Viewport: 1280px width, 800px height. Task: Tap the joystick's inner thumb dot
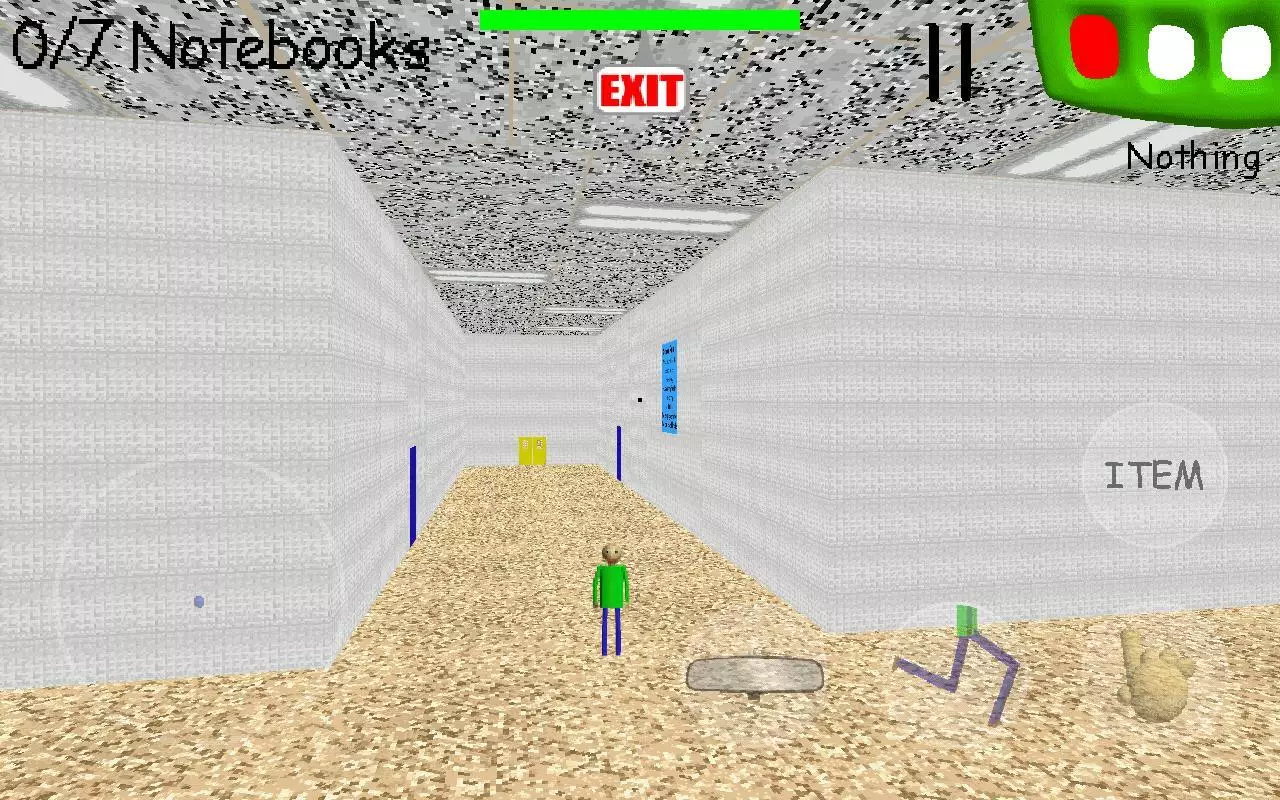(x=197, y=599)
